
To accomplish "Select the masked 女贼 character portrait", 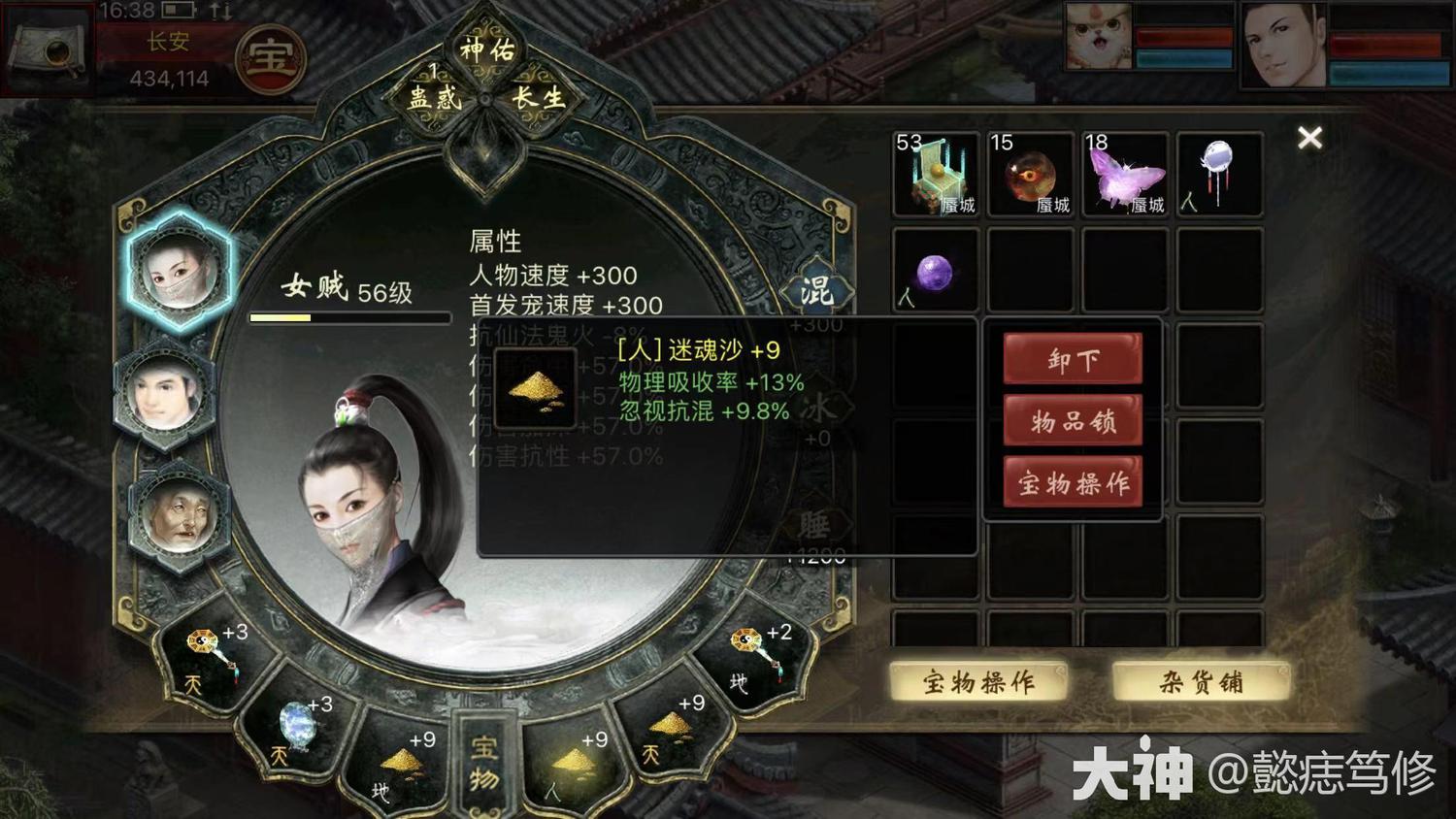I will pos(178,270).
